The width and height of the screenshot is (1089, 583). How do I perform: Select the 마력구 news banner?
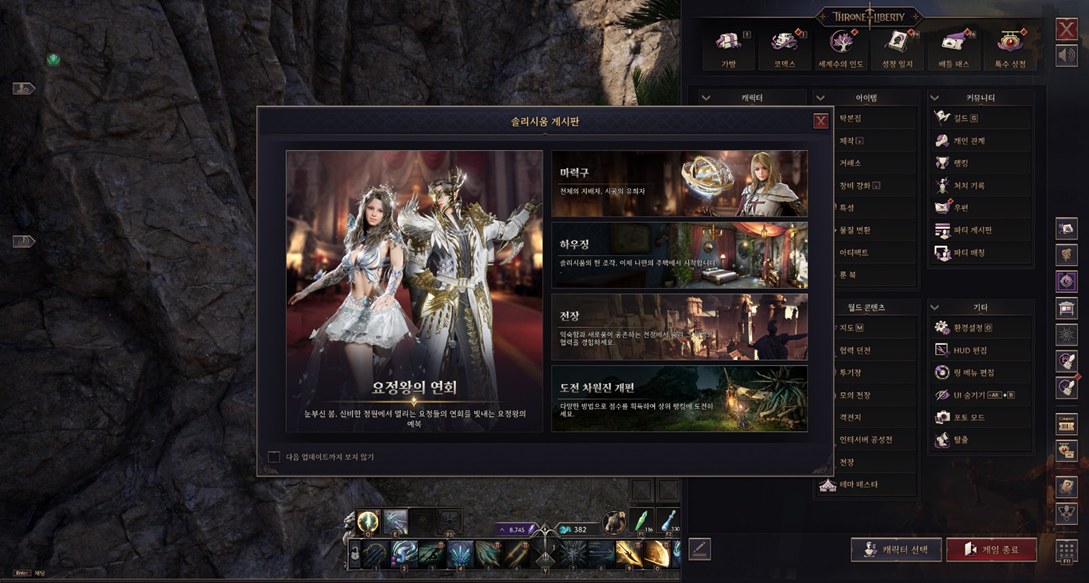pyautogui.click(x=679, y=184)
